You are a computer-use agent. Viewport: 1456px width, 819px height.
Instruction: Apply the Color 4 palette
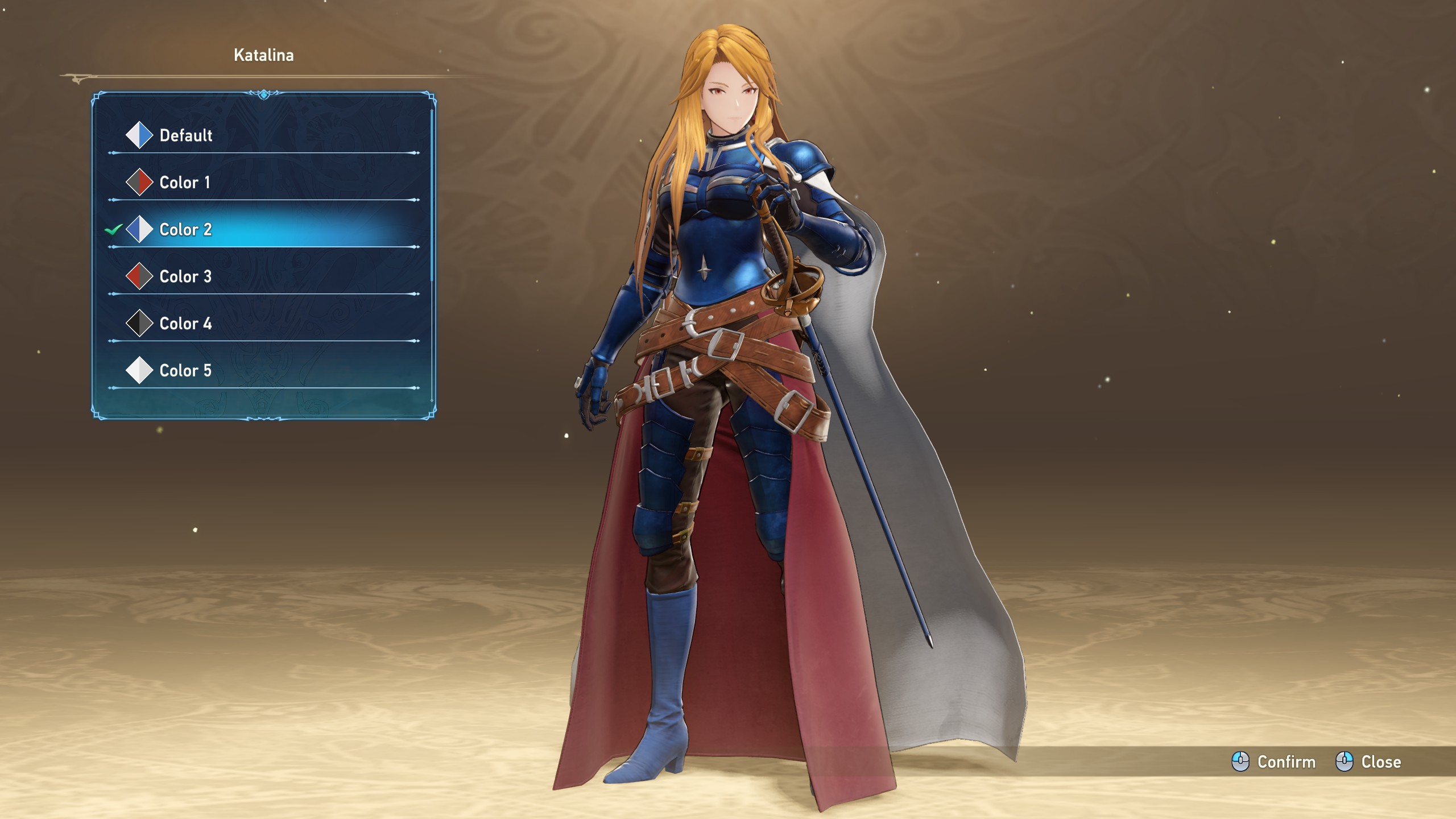pos(185,324)
